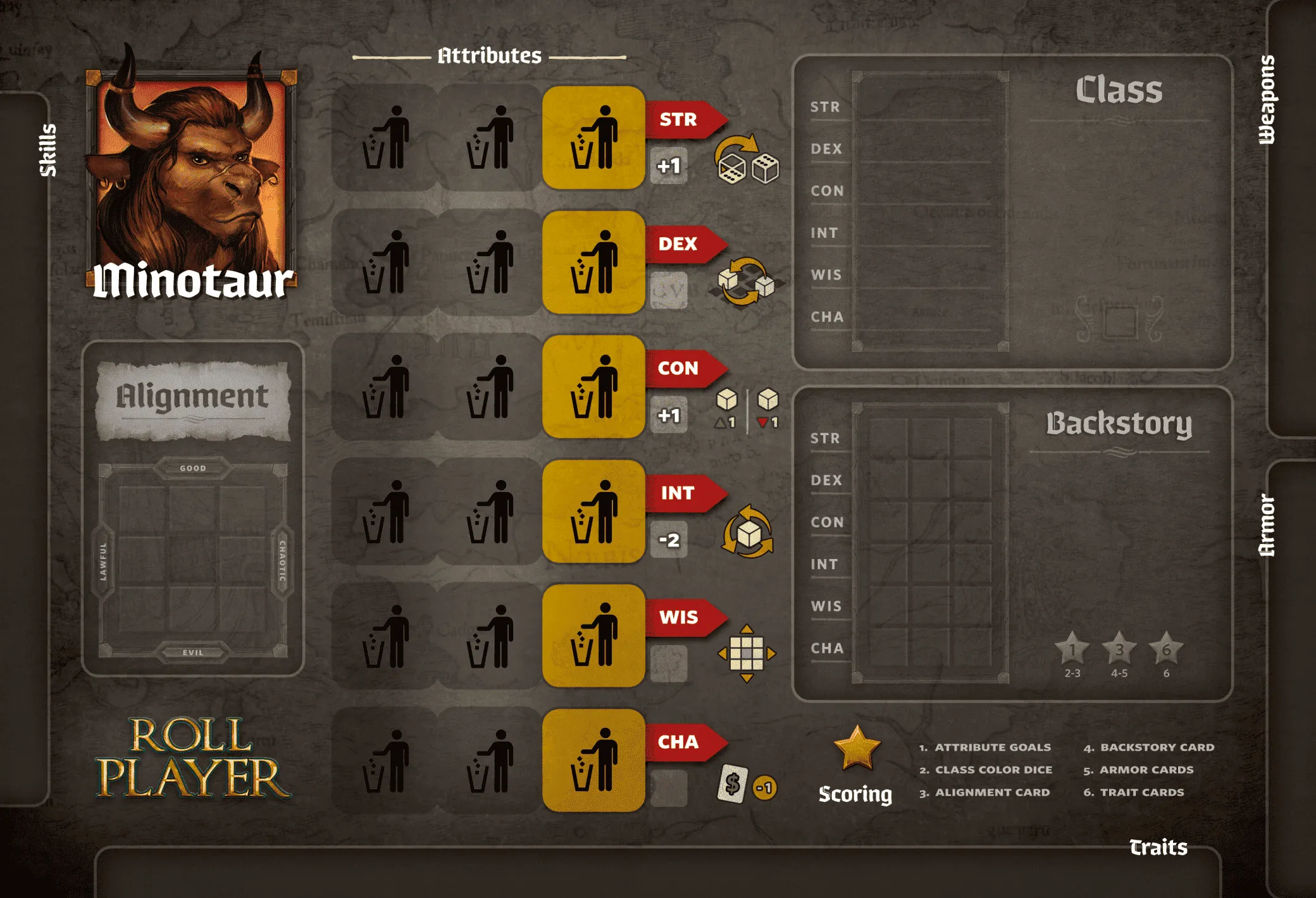
Task: Select the yellow STR attribute slot
Action: (593, 137)
